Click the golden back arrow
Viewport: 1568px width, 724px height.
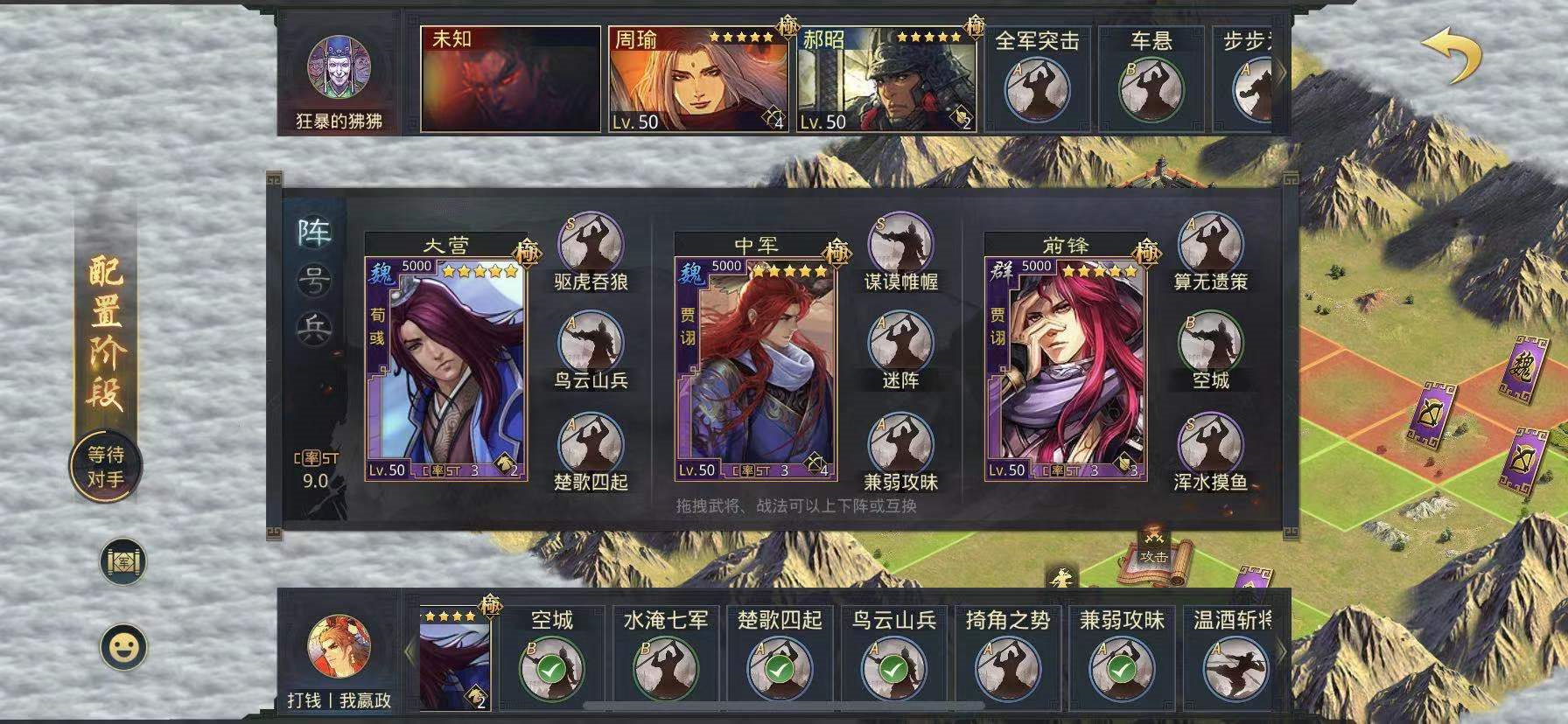pos(1450,55)
